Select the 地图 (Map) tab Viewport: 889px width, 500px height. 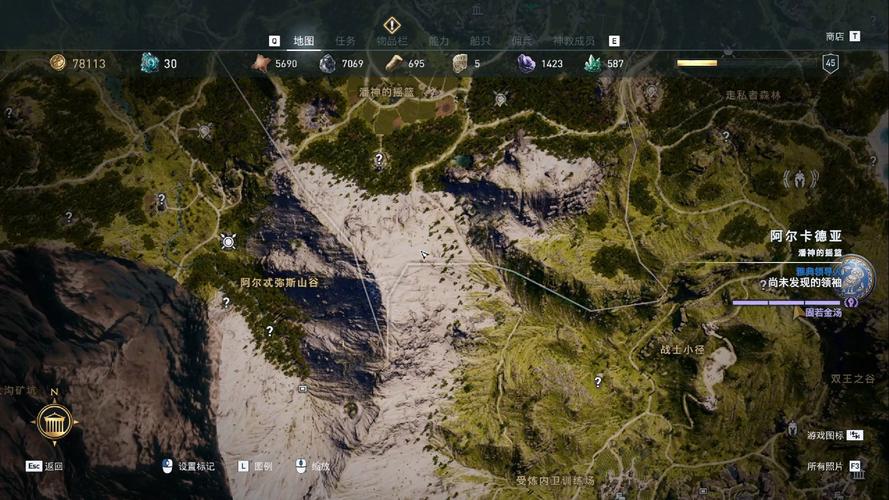[304, 41]
